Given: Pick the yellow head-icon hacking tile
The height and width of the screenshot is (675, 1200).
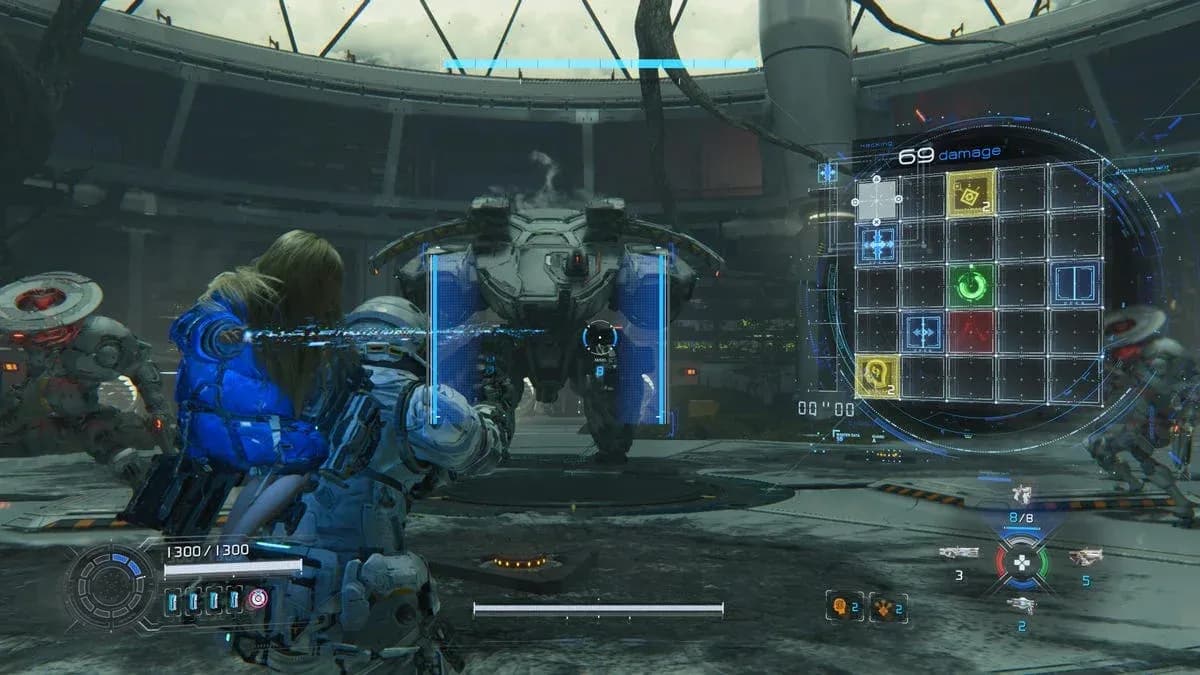Looking at the screenshot, I should 877,377.
